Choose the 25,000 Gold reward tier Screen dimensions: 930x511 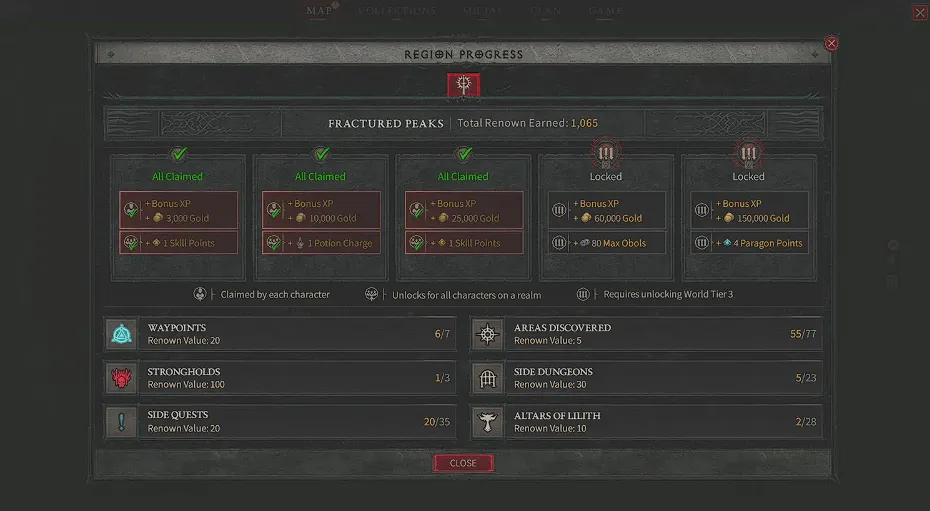click(464, 210)
